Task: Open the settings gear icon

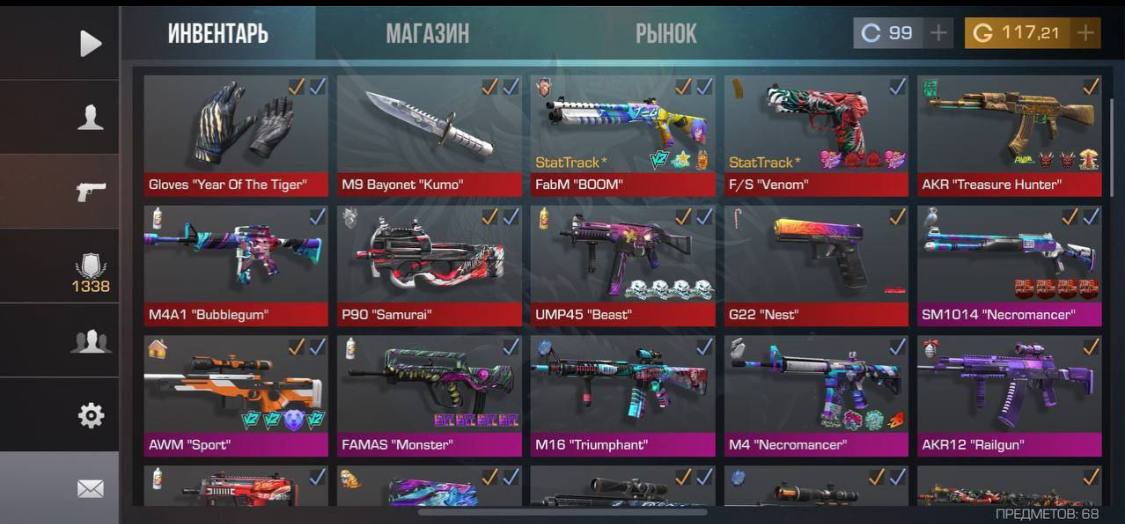Action: (x=90, y=414)
